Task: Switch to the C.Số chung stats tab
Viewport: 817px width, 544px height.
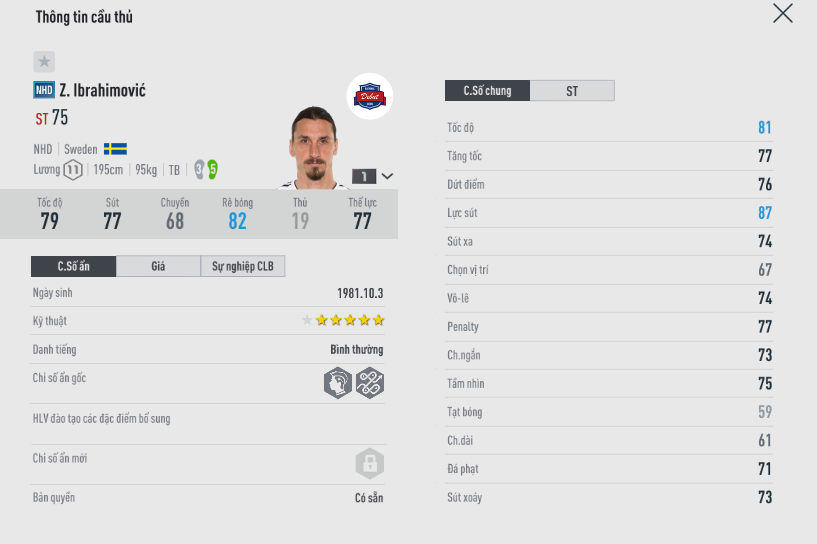Action: click(x=487, y=91)
